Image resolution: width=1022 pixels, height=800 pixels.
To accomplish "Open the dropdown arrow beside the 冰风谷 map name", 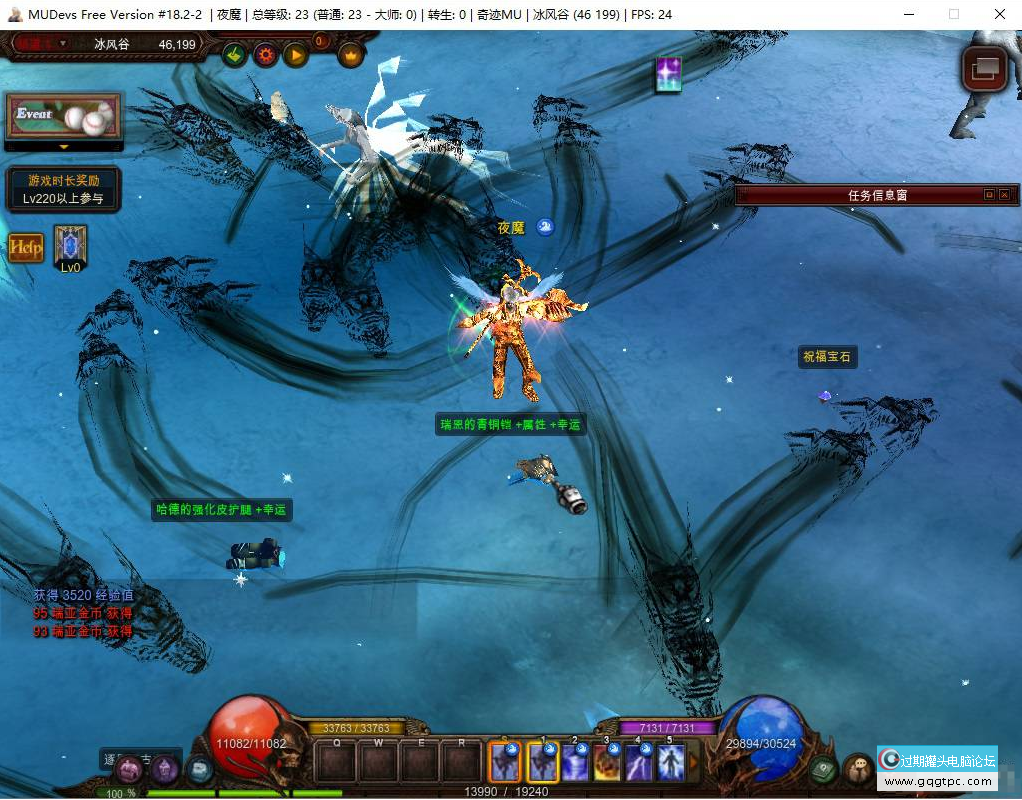I will pyautogui.click(x=63, y=43).
